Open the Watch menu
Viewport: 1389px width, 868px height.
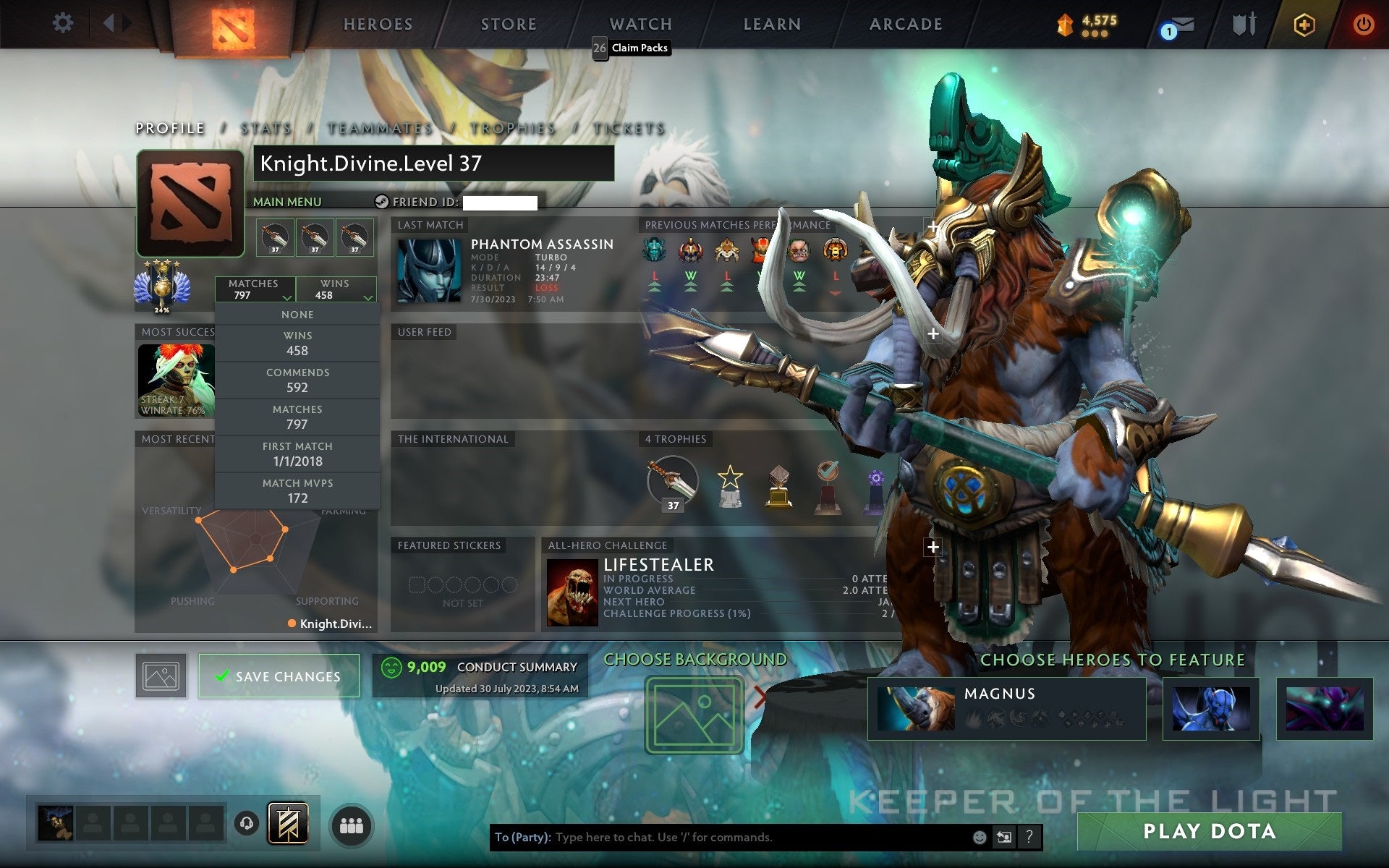[x=640, y=24]
